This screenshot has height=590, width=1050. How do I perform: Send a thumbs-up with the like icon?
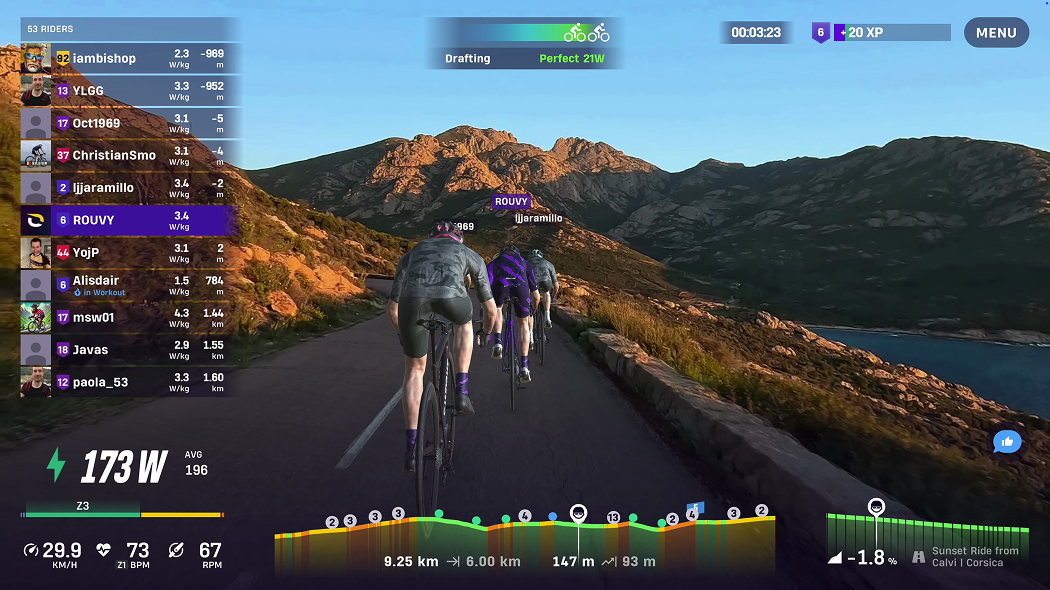pos(1007,441)
